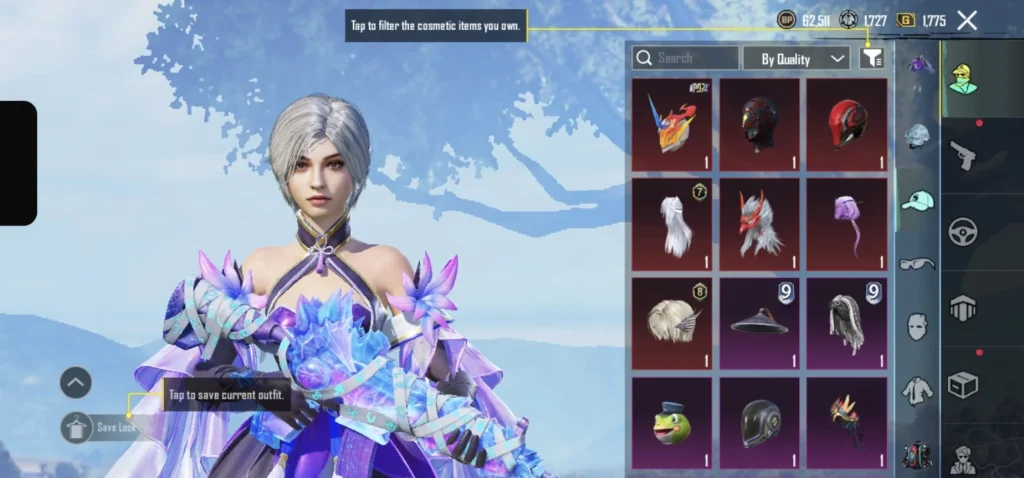Open the steering wheel vehicle skins tab
This screenshot has height=478, width=1024.
[963, 231]
